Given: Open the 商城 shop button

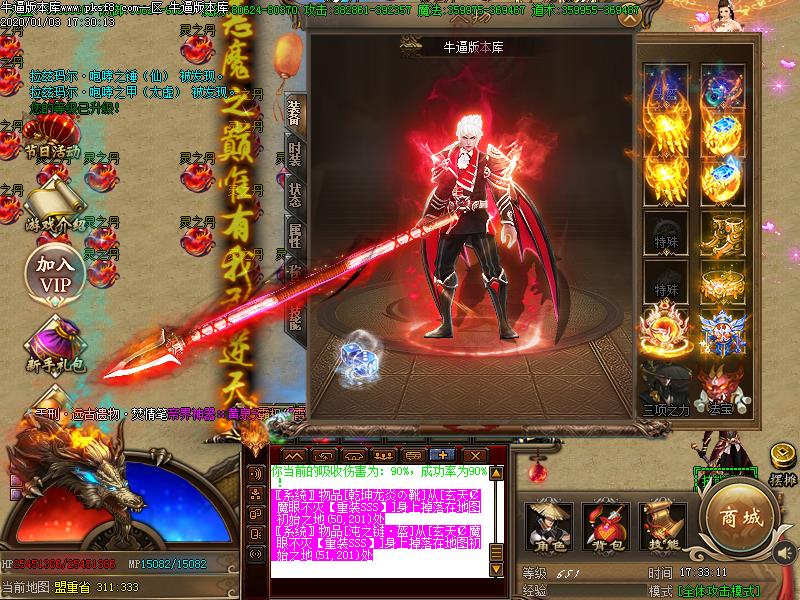Looking at the screenshot, I should (x=738, y=520).
